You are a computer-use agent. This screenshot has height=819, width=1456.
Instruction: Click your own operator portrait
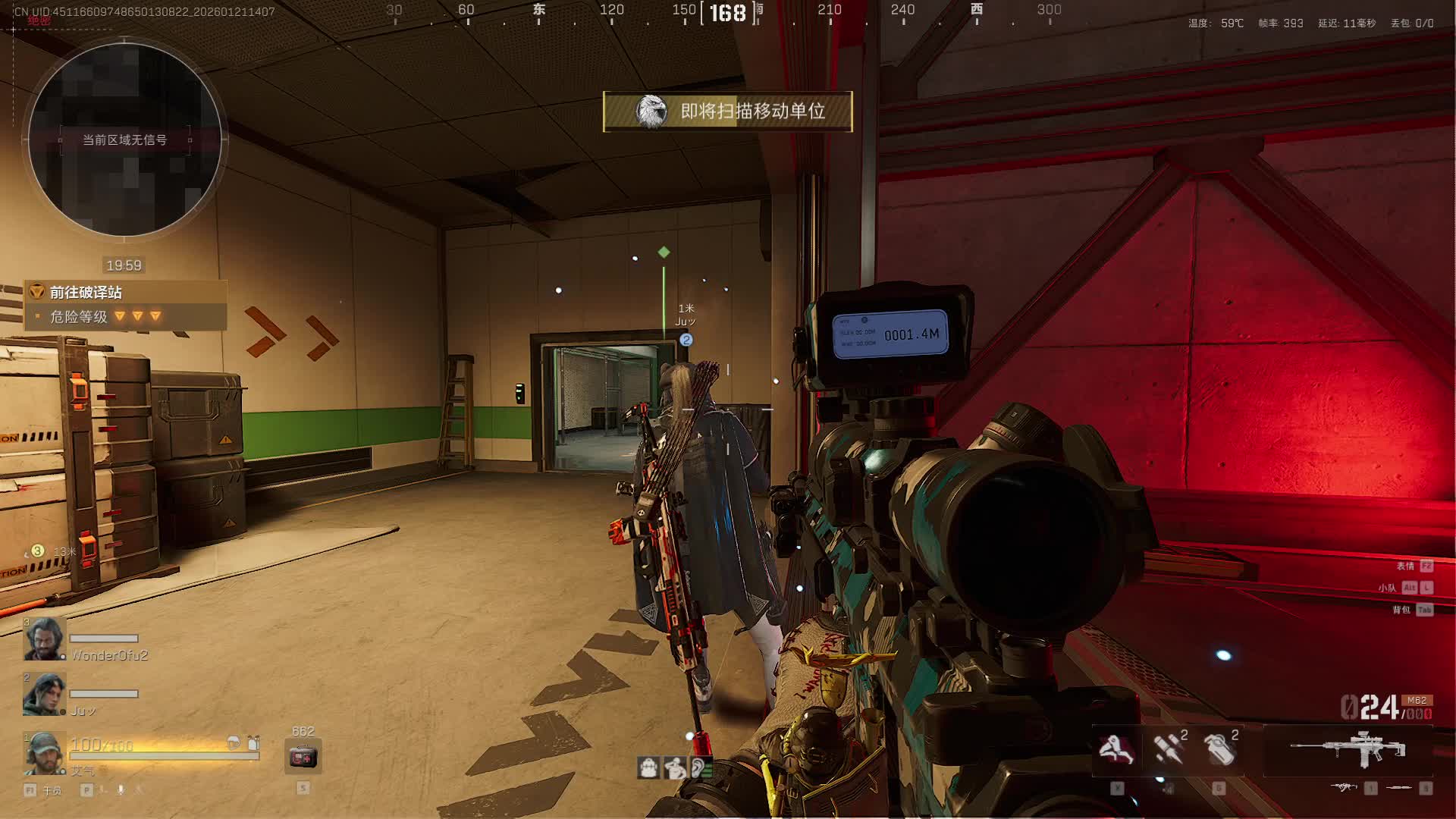click(x=45, y=752)
